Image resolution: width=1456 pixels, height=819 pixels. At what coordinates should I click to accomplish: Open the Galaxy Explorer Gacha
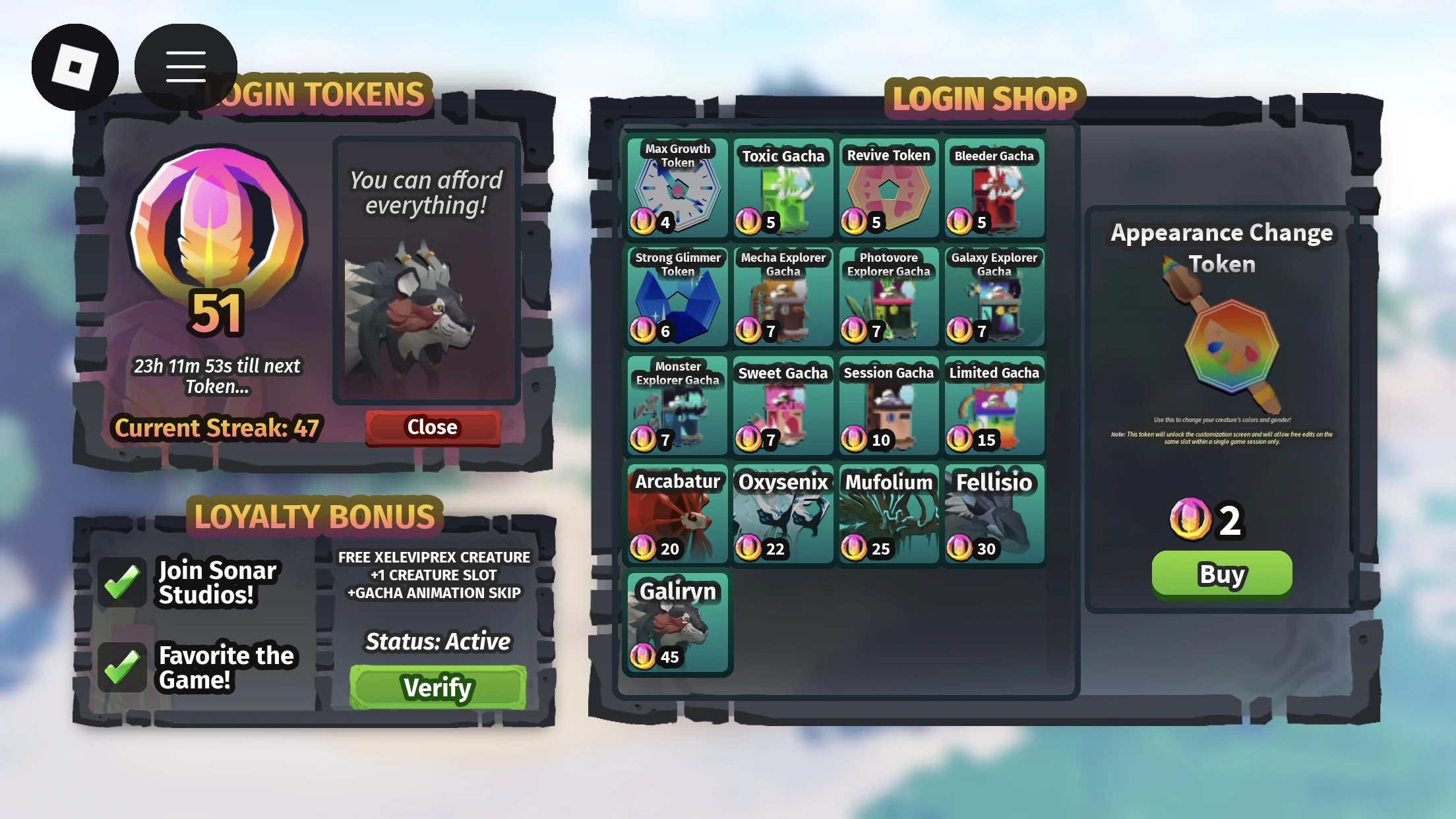click(x=994, y=297)
